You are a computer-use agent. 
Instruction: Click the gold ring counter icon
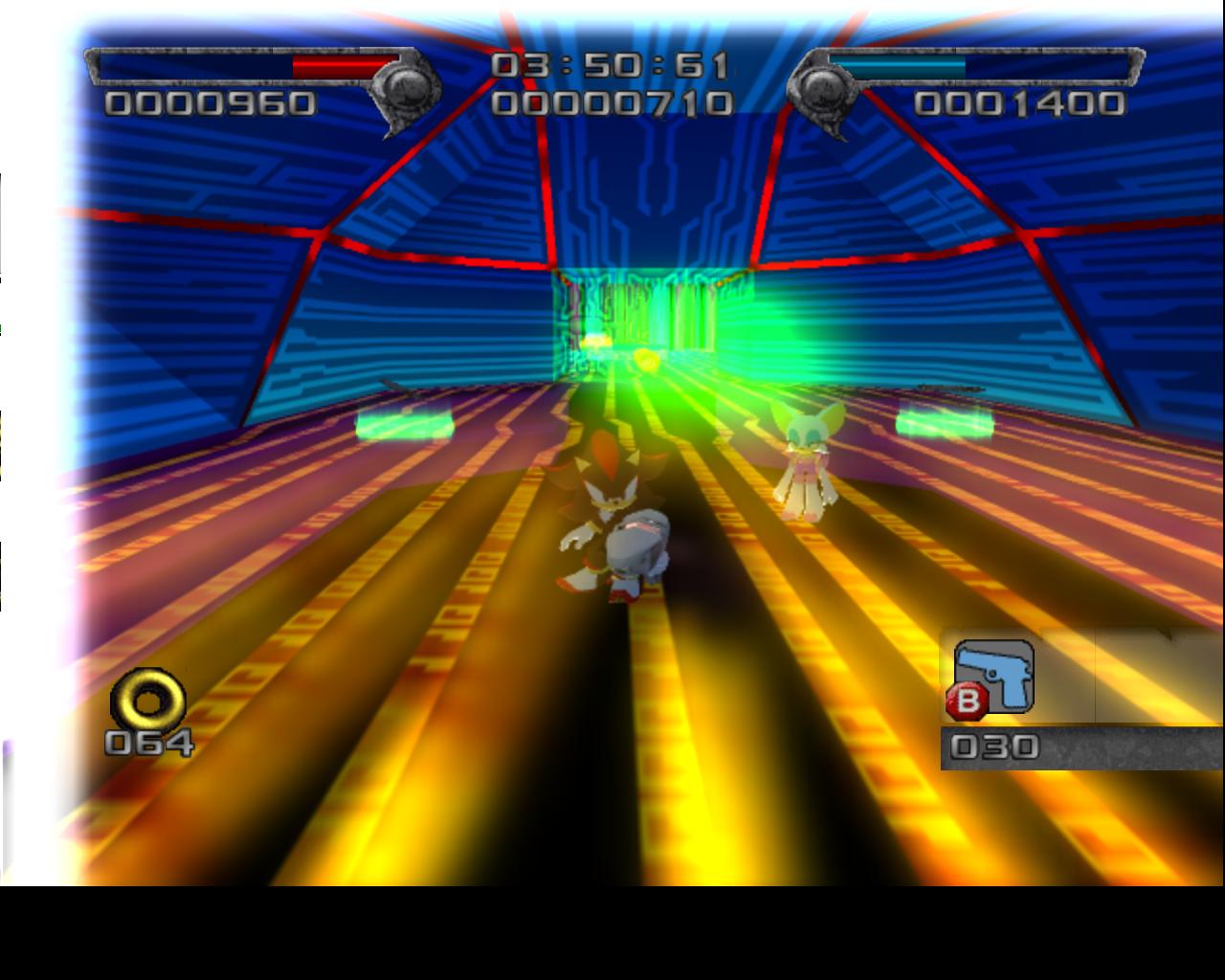pyautogui.click(x=147, y=702)
